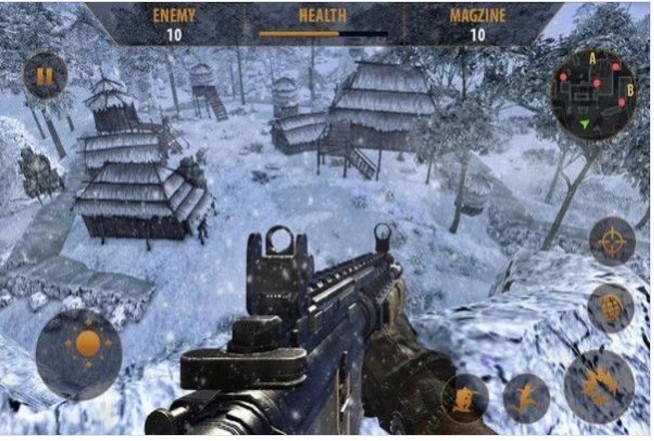Open the circular radar minimap

[593, 93]
